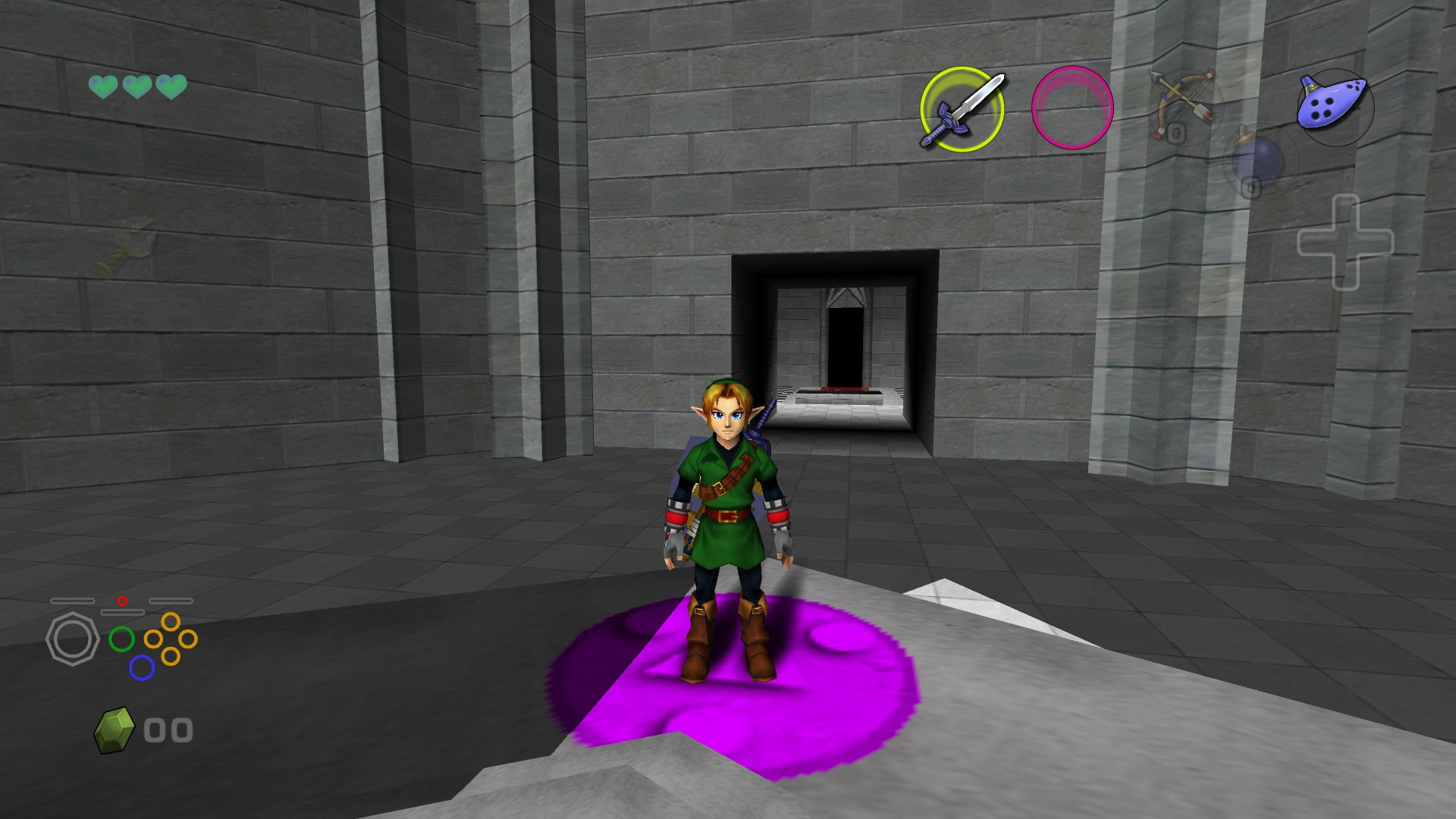The width and height of the screenshot is (1456, 819).
Task: Tap the left yellow C-left button
Action: [154, 639]
